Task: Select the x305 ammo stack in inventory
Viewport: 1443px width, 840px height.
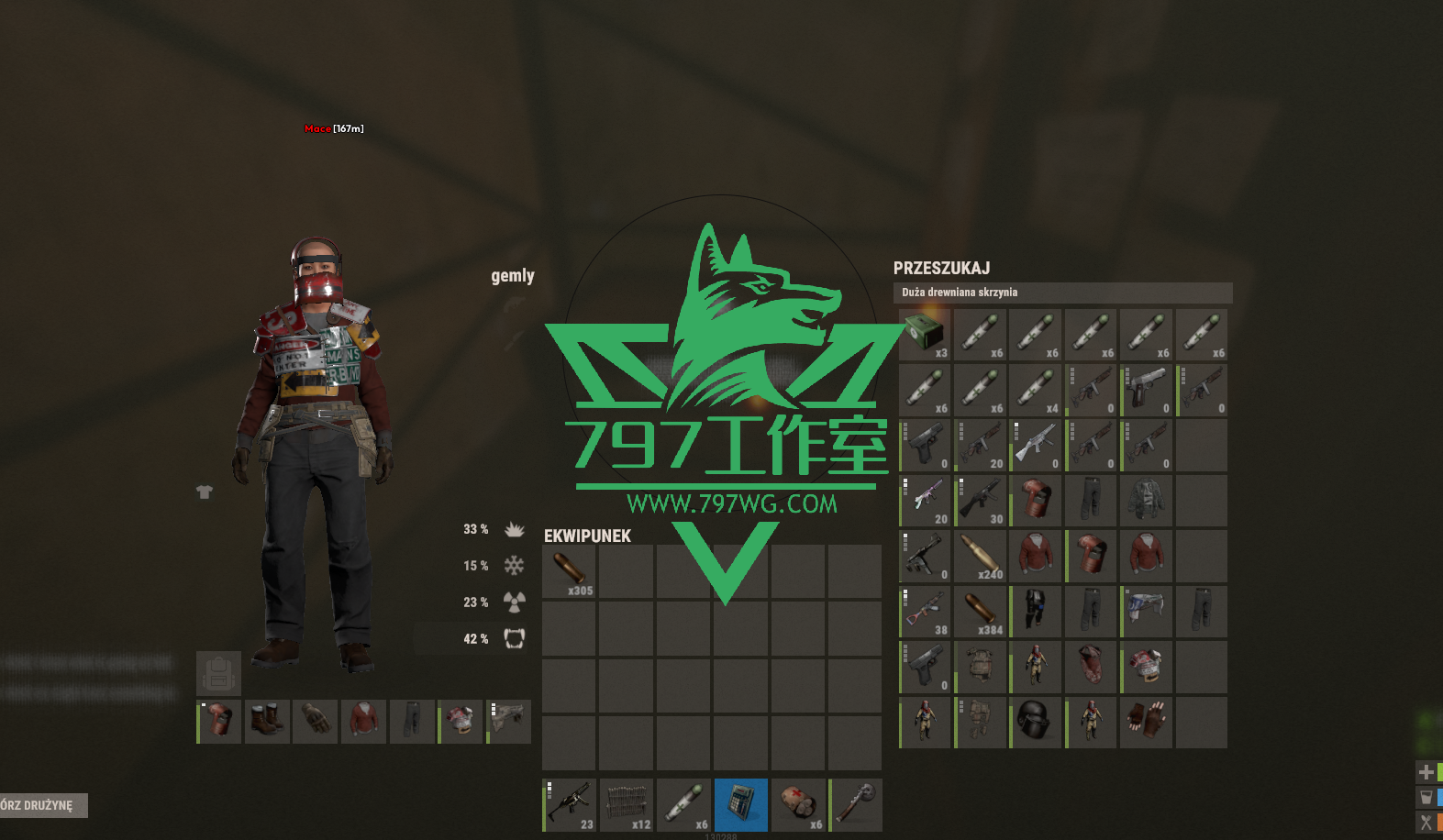Action: pos(570,571)
